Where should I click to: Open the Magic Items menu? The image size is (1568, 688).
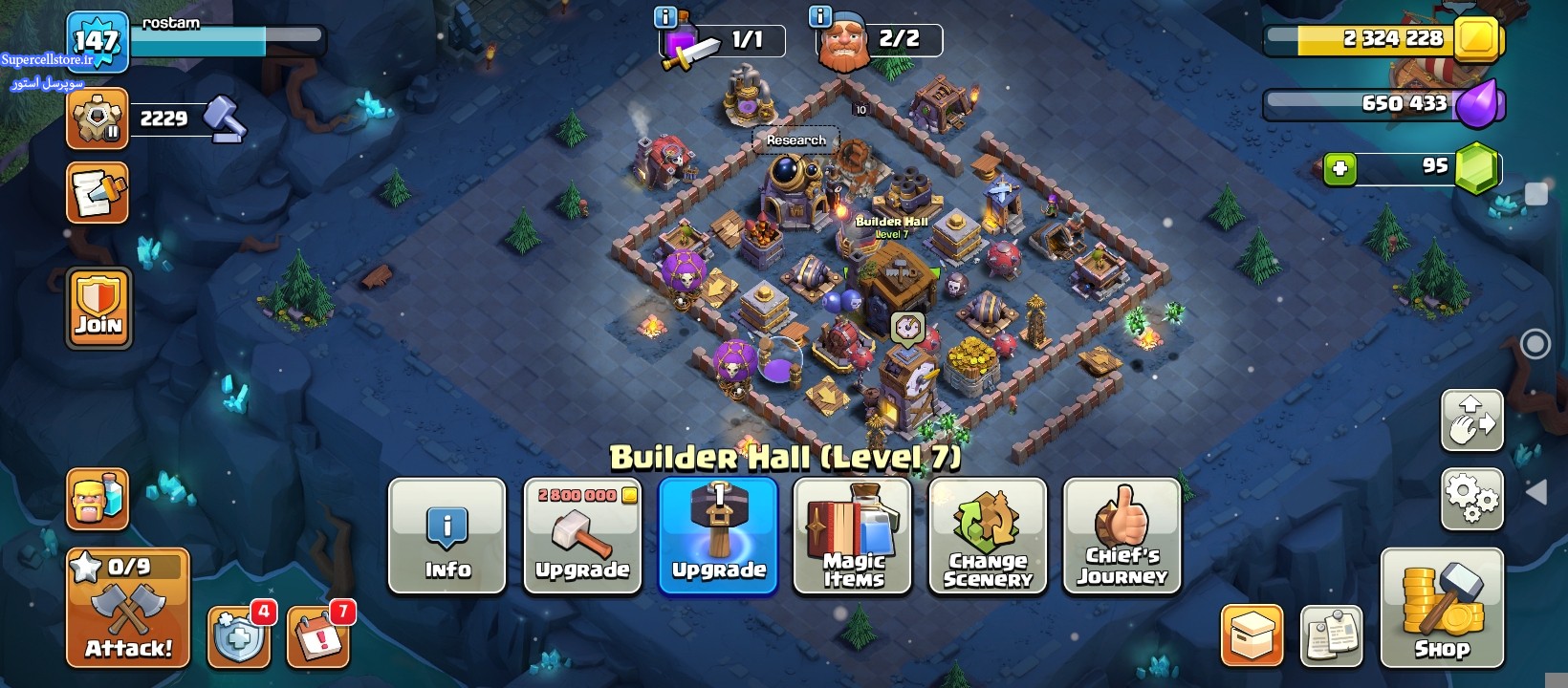(853, 536)
